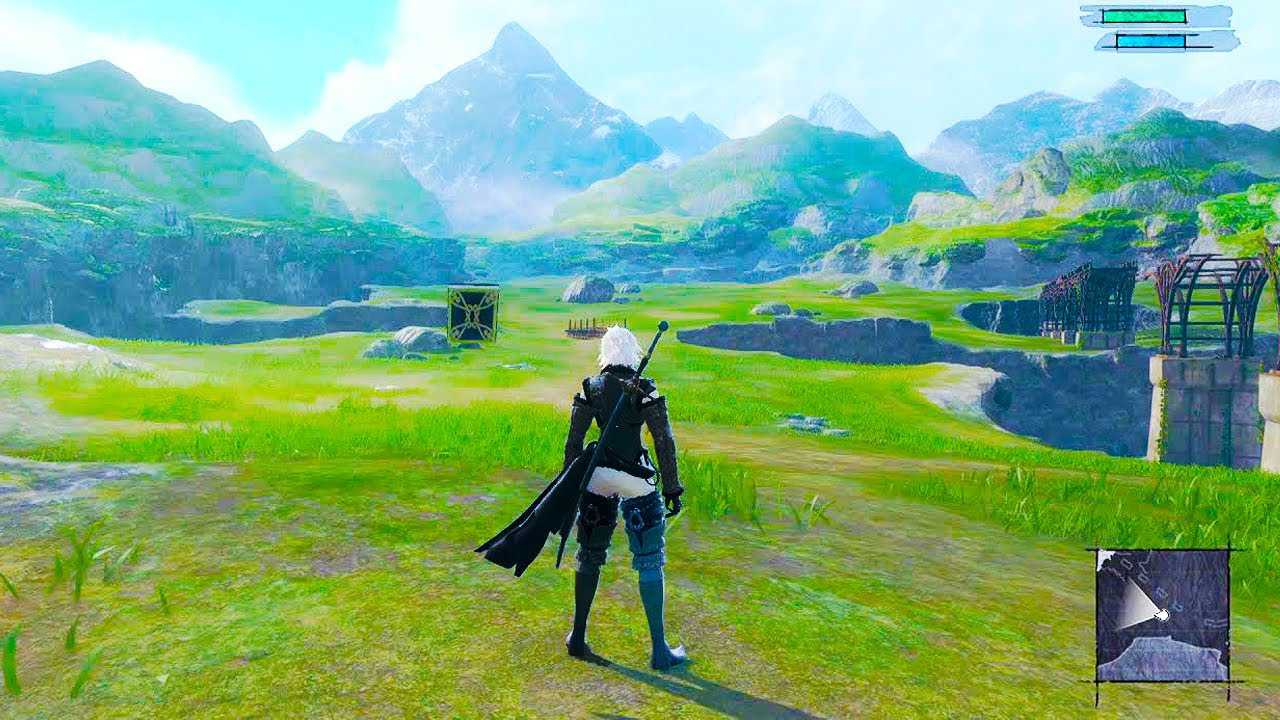The image size is (1280, 720).
Task: Click the minimap in the corner
Action: [1162, 615]
